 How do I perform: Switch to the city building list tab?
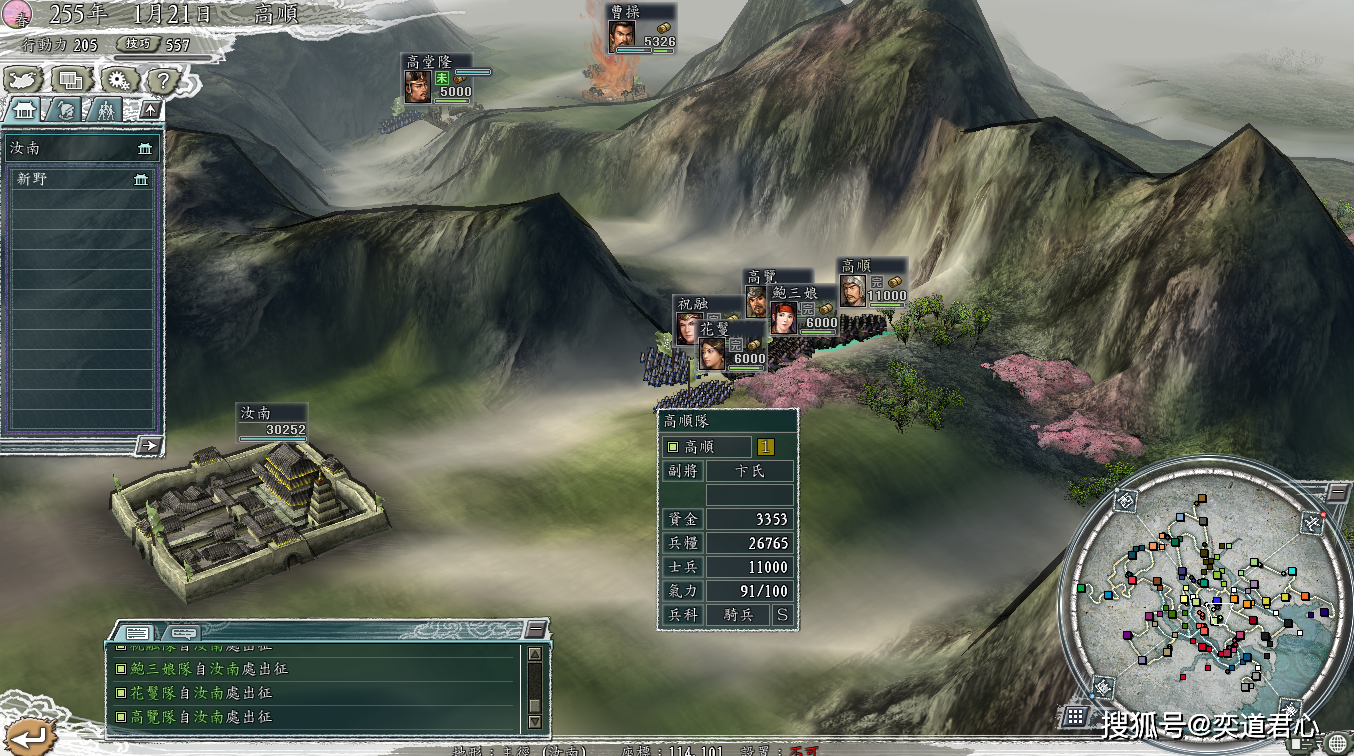[24, 109]
